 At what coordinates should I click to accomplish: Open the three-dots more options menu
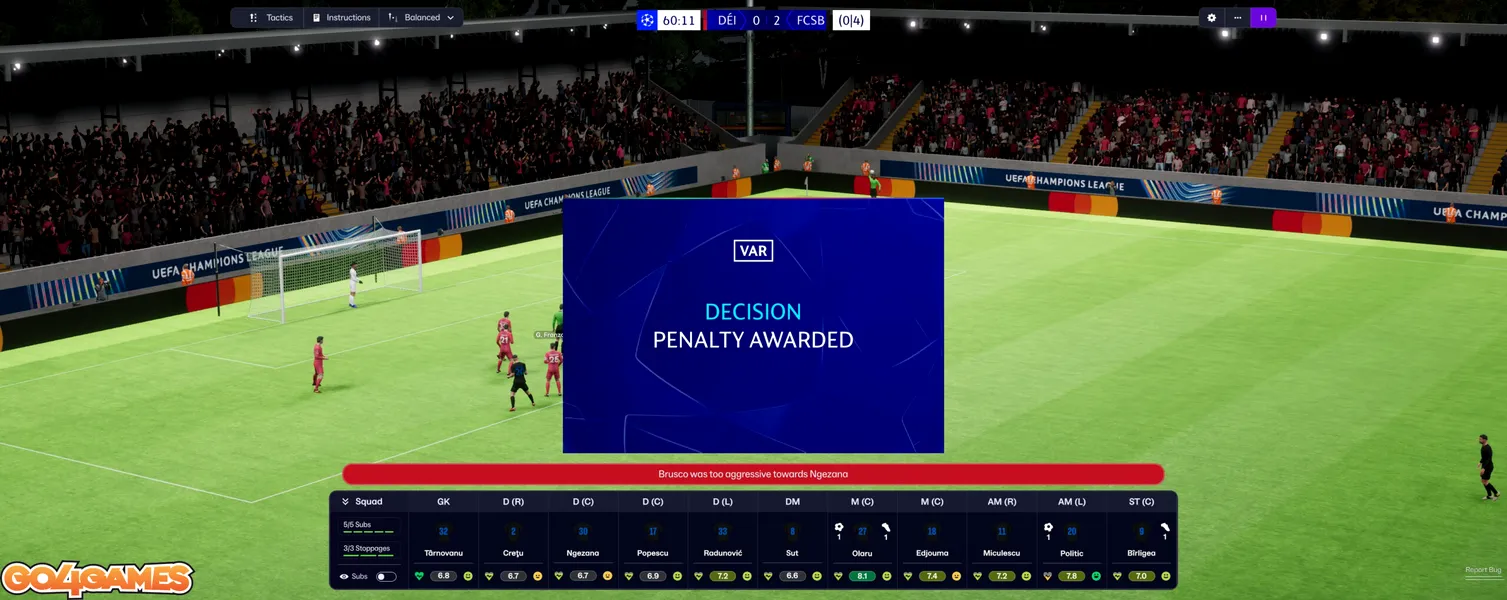click(1238, 18)
